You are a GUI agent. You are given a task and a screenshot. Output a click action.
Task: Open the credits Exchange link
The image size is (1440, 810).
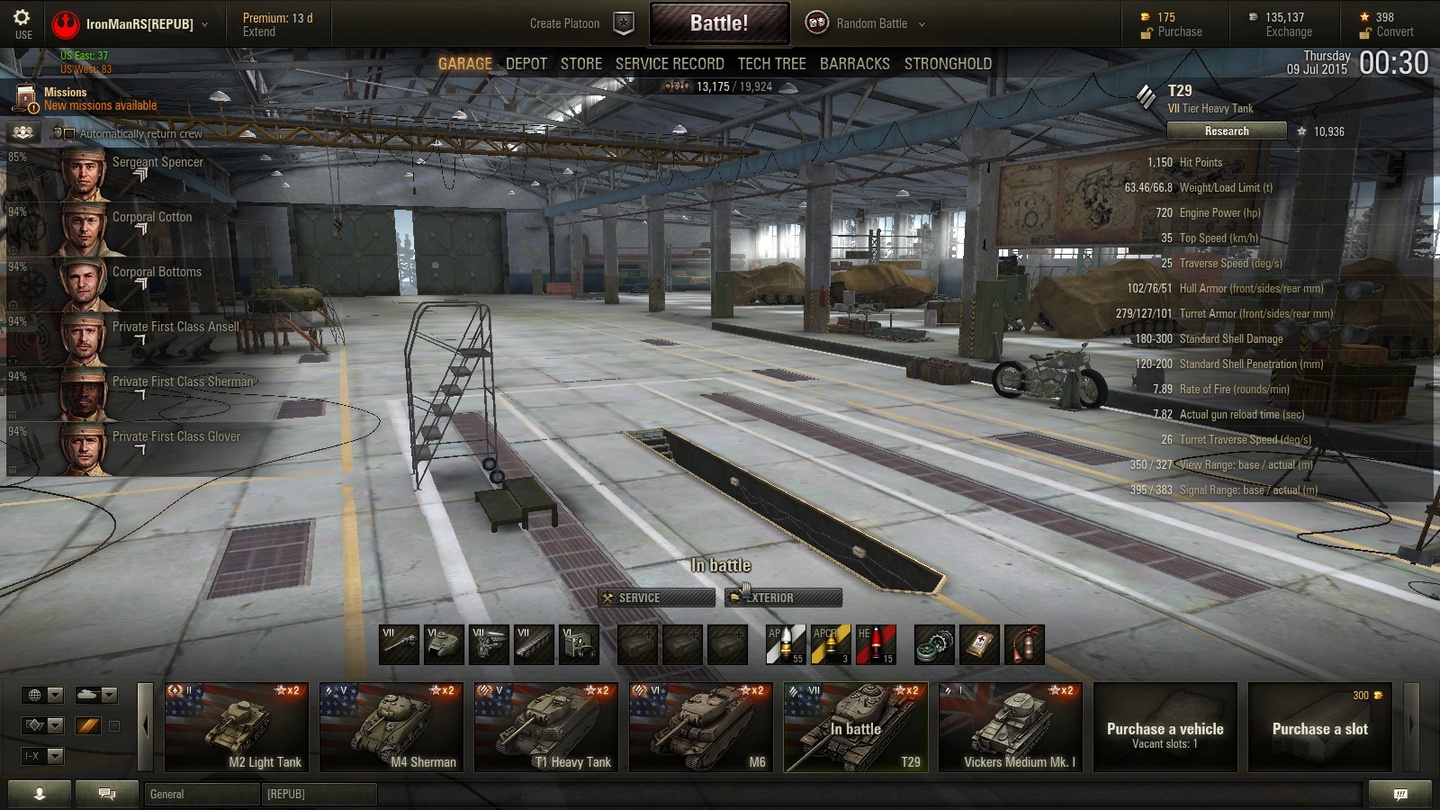click(x=1288, y=32)
